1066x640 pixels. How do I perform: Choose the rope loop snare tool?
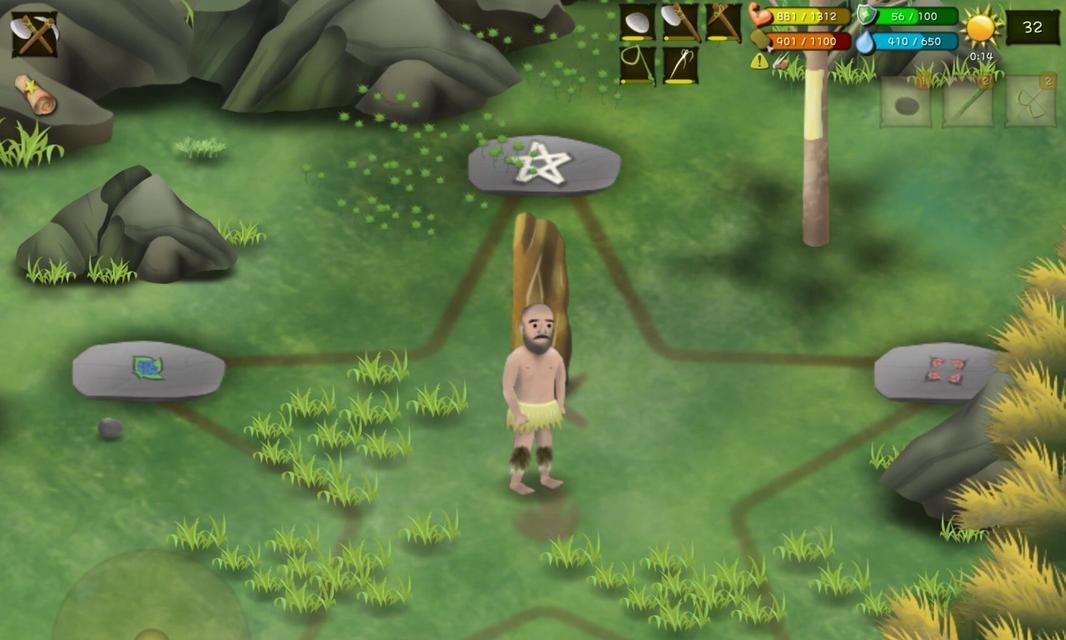pos(637,65)
